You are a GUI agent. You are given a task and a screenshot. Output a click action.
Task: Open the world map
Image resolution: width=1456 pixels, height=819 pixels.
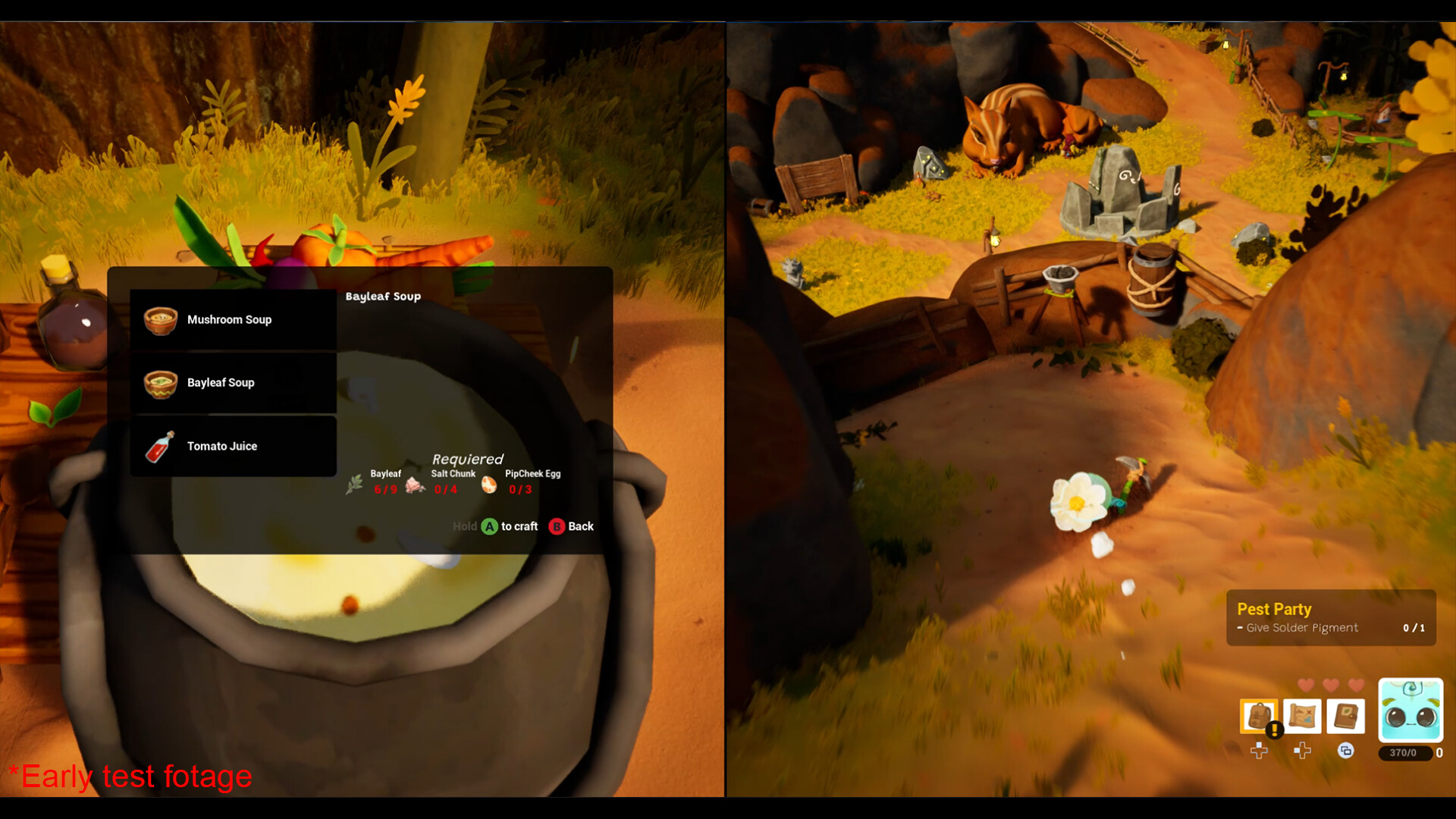pos(1303,715)
